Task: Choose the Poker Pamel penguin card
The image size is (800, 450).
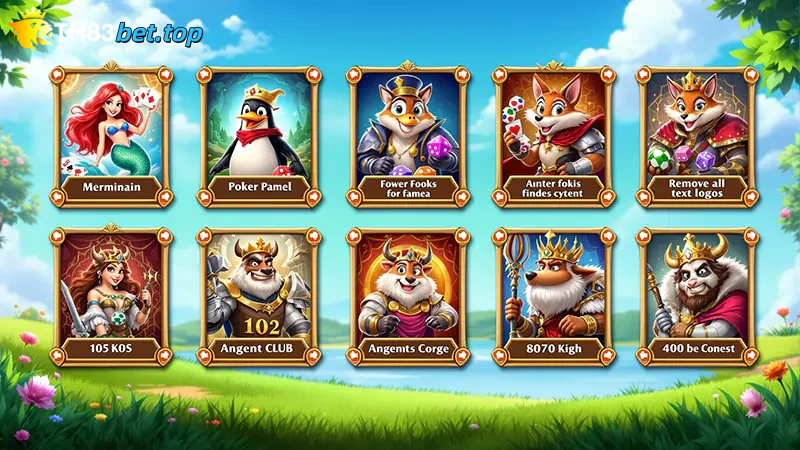Action: (259, 135)
